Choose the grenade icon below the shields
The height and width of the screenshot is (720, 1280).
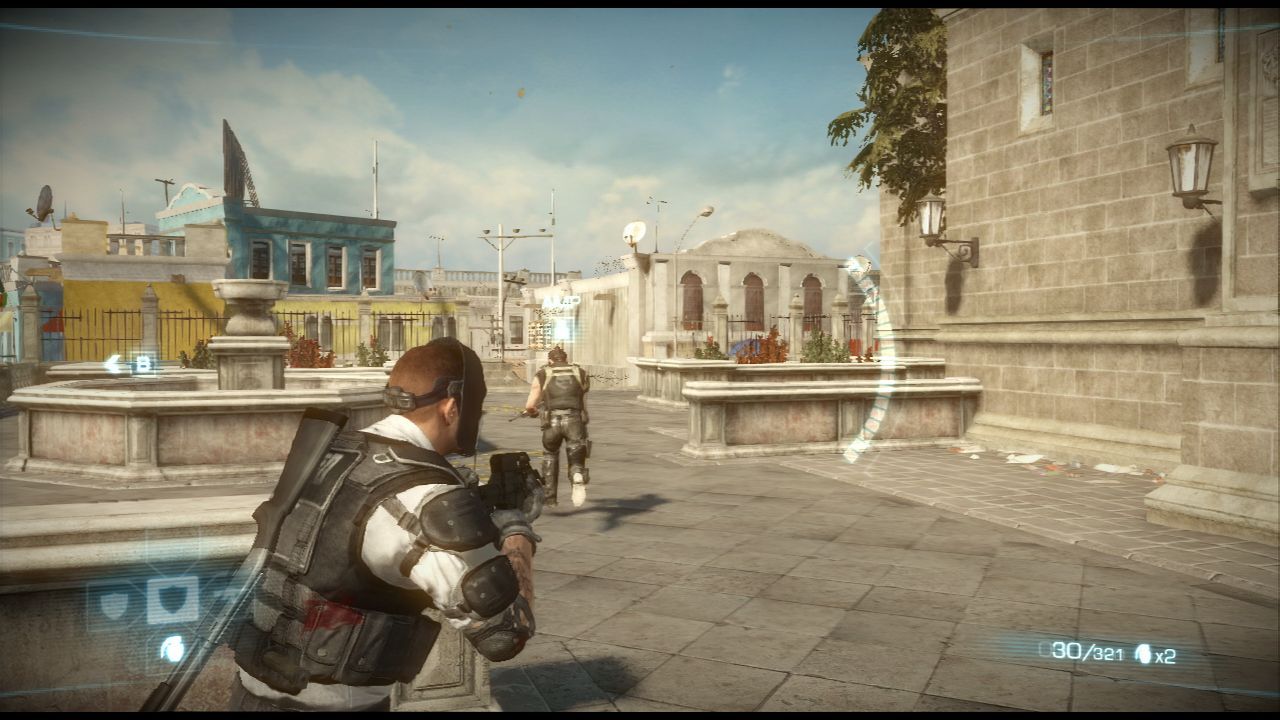pyautogui.click(x=172, y=649)
